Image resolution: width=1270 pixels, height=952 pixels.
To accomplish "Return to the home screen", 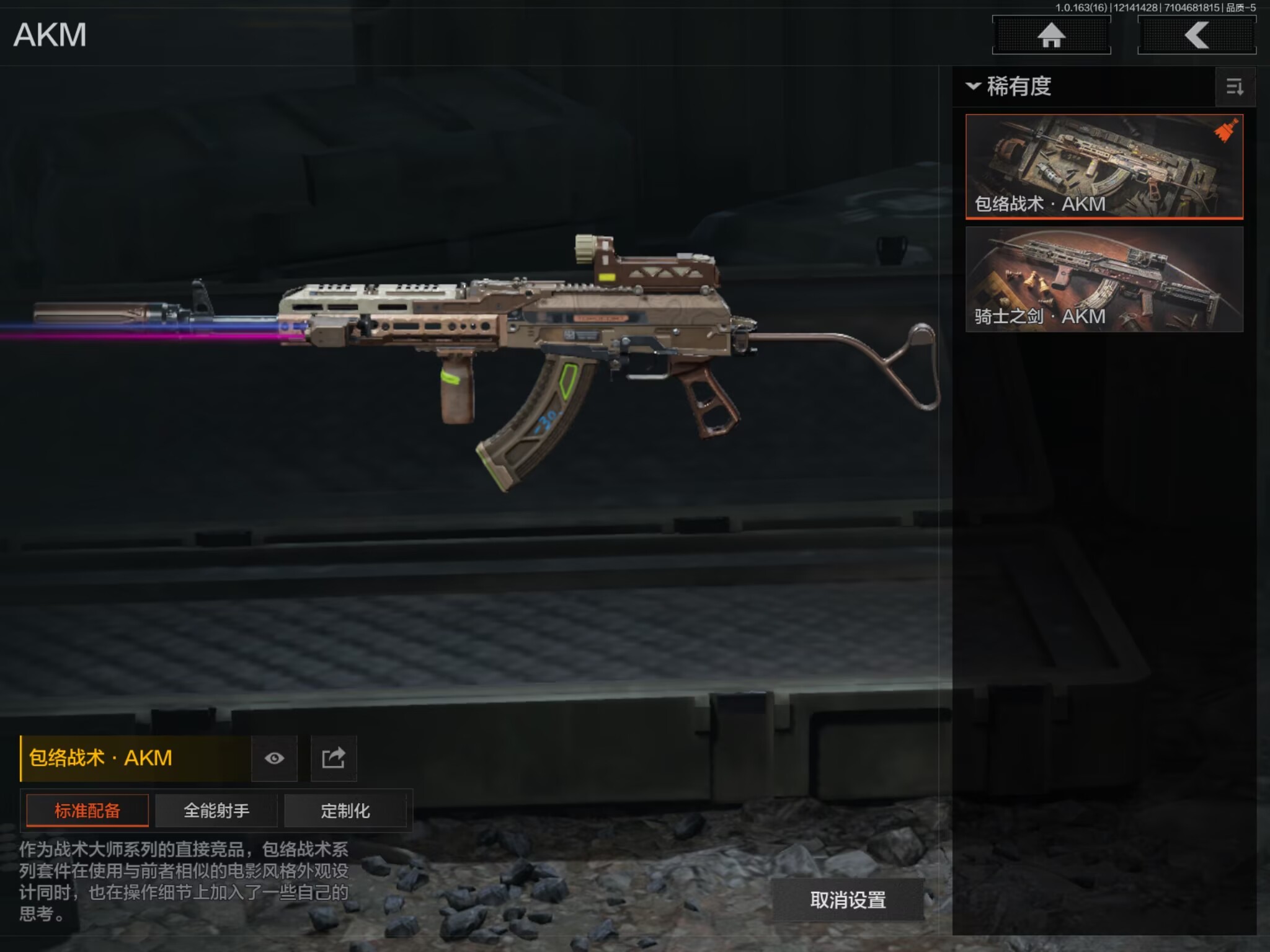I will click(1051, 35).
